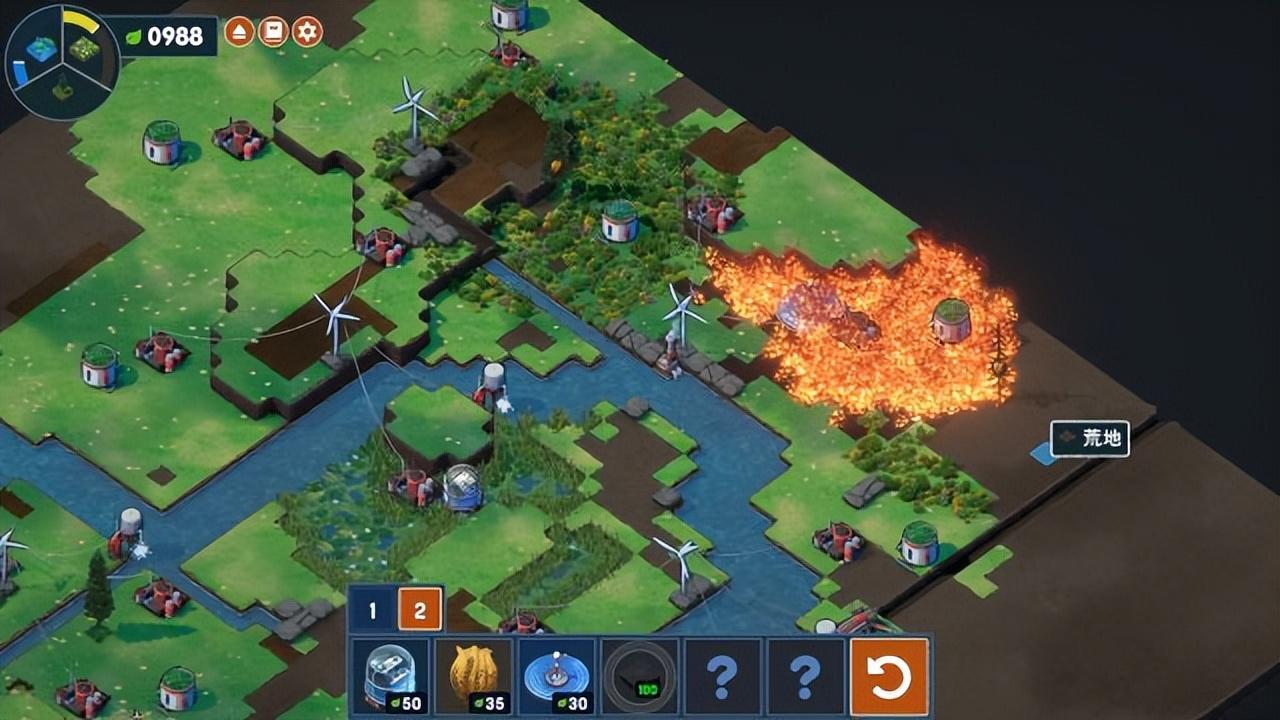Select the green forest segment of the biome wheel

click(85, 47)
